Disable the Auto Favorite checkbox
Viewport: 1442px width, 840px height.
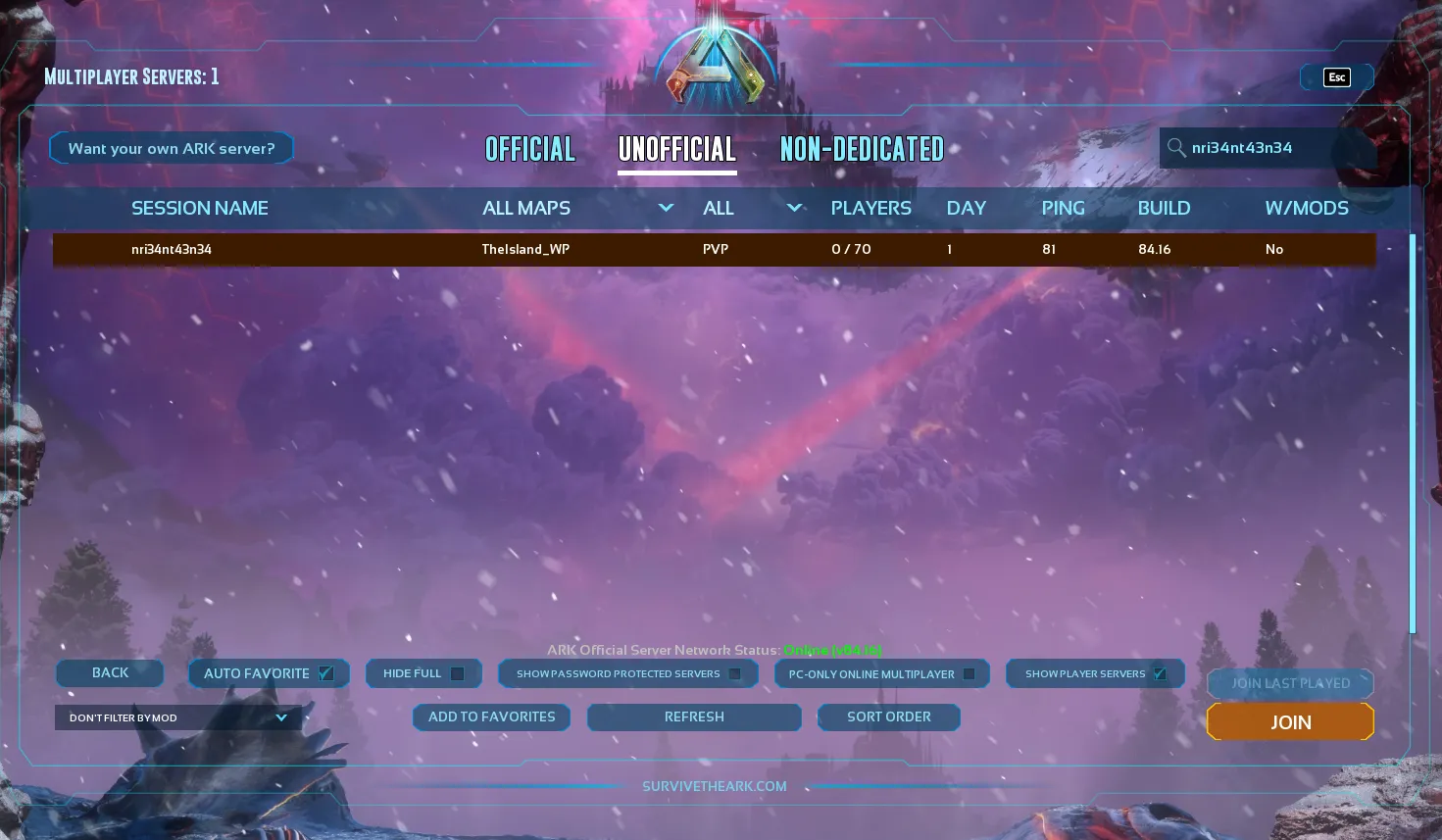click(325, 673)
